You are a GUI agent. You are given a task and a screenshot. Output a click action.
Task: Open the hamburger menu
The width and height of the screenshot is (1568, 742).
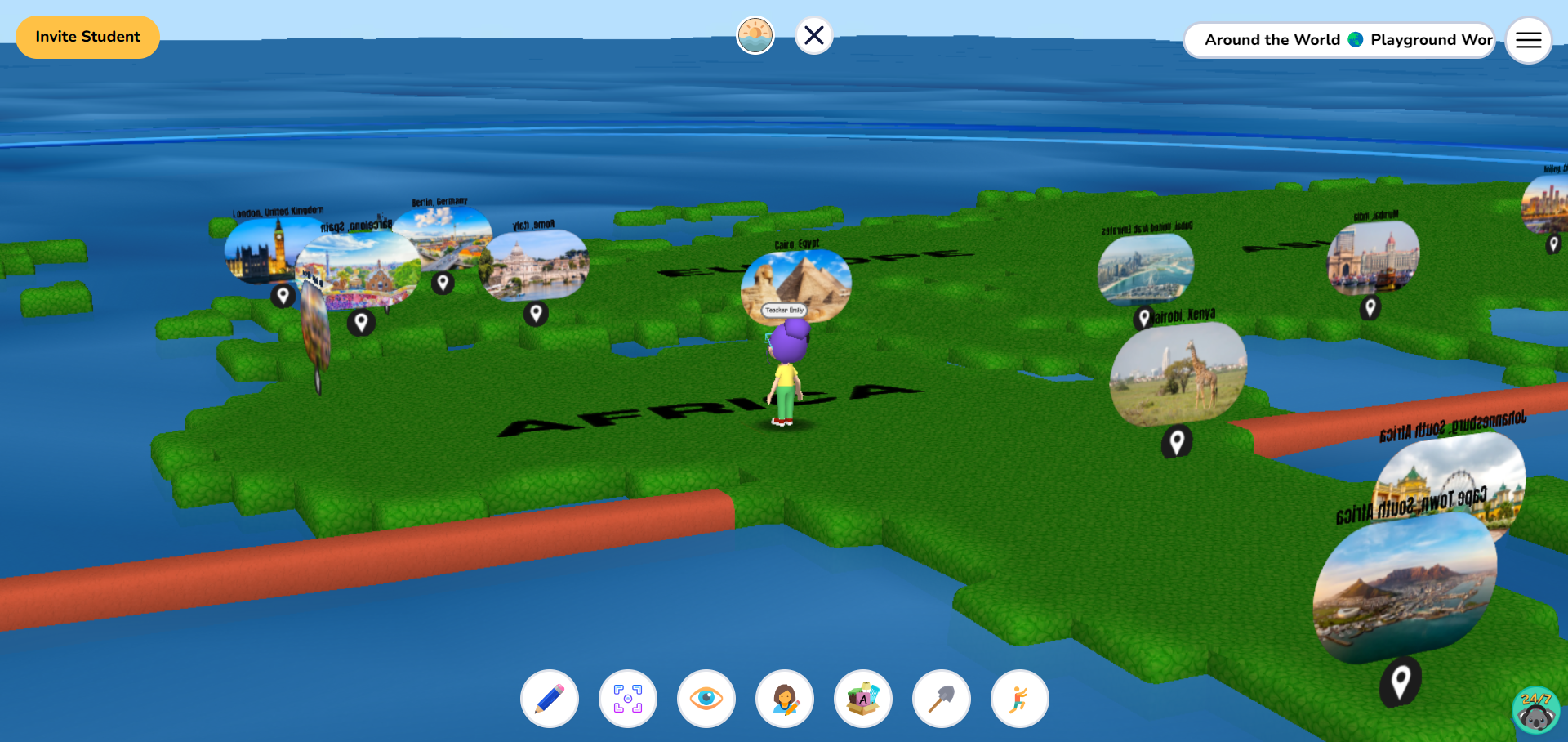[1528, 40]
